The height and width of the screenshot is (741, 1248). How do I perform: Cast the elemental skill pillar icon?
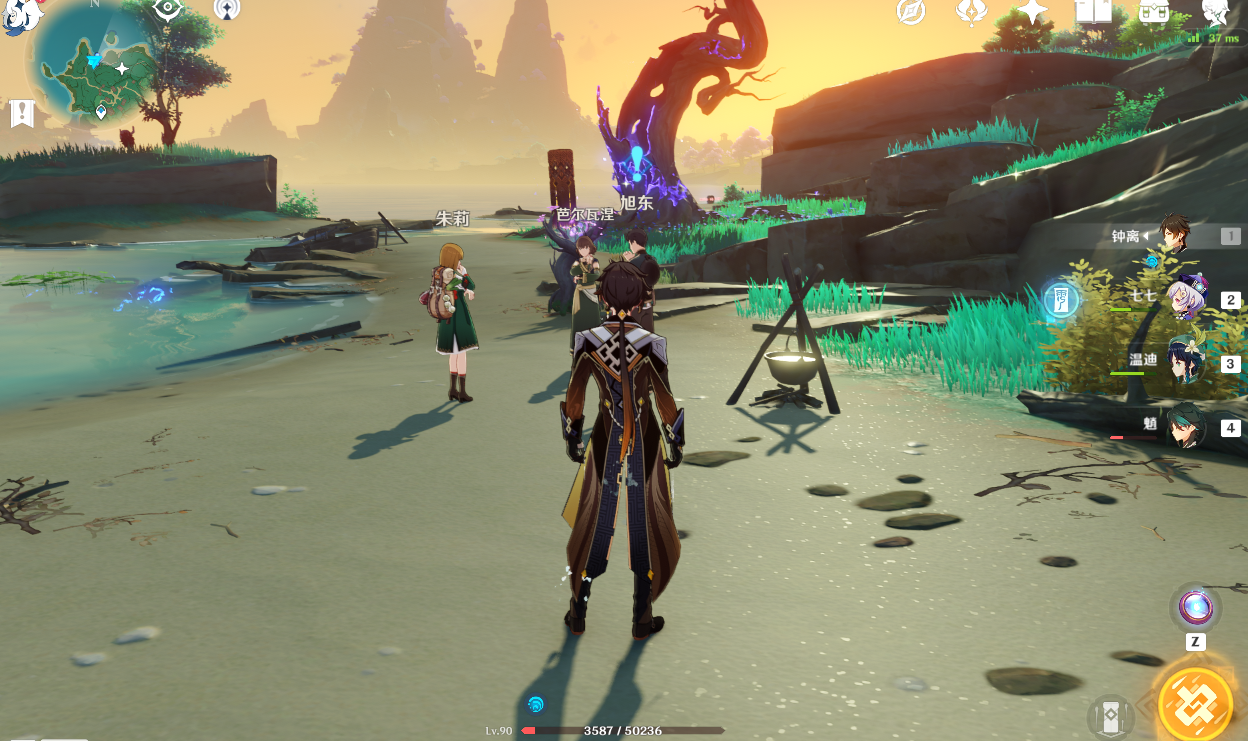click(1110, 716)
